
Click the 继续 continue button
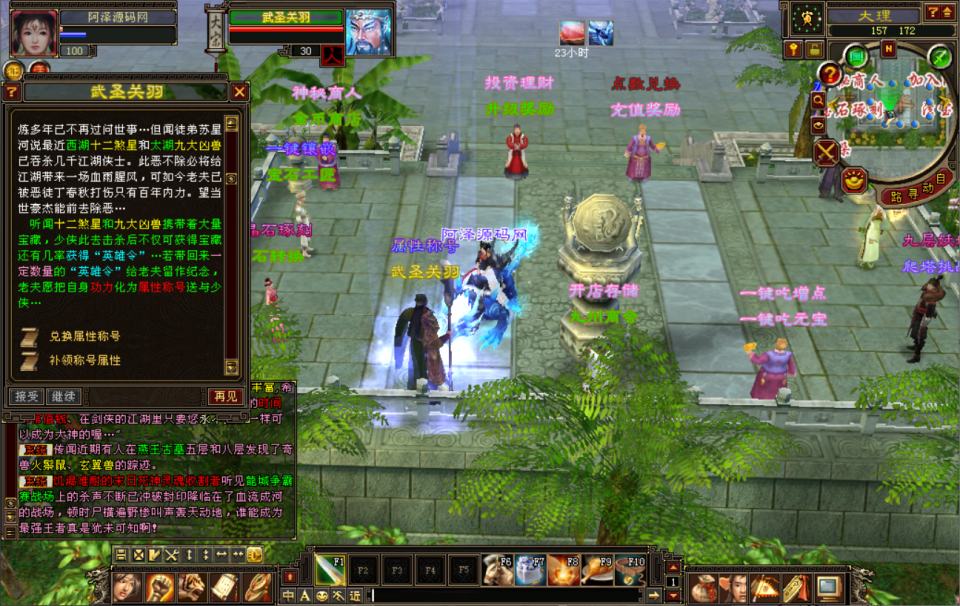point(63,397)
